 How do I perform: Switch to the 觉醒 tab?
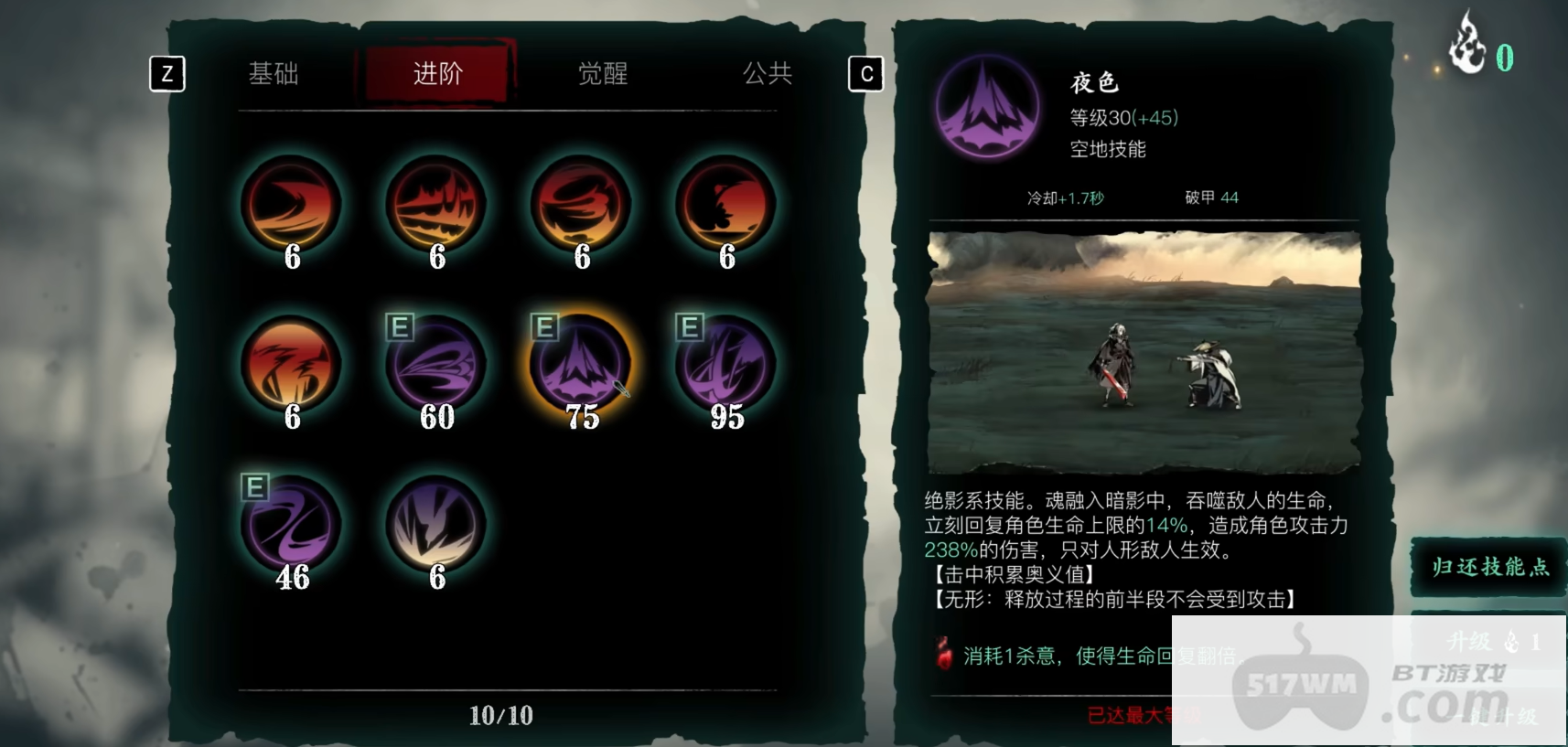605,75
